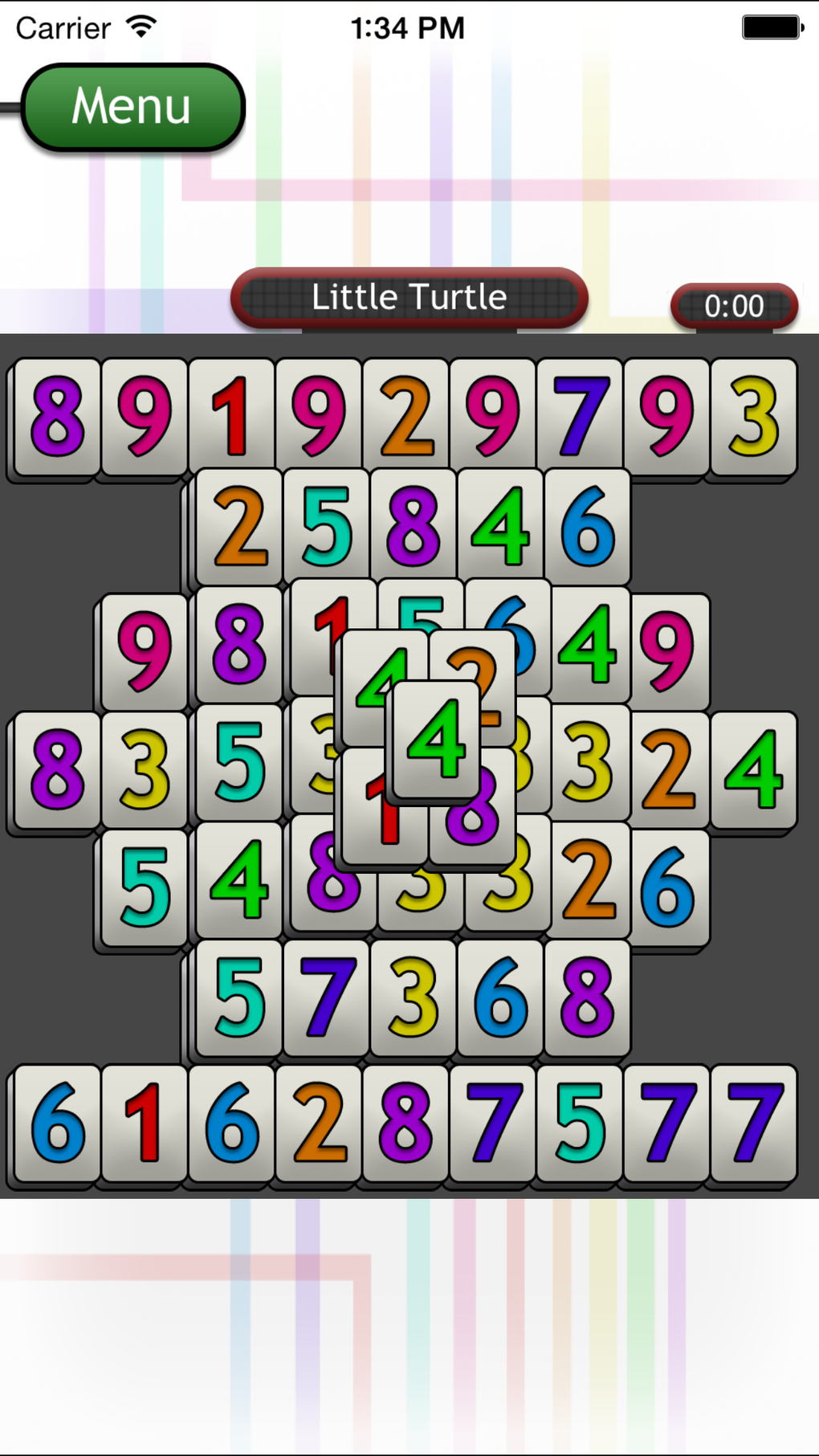Viewport: 819px width, 1456px height.
Task: Choose the orange 2 between yellow 3 and green 4
Action: [668, 769]
